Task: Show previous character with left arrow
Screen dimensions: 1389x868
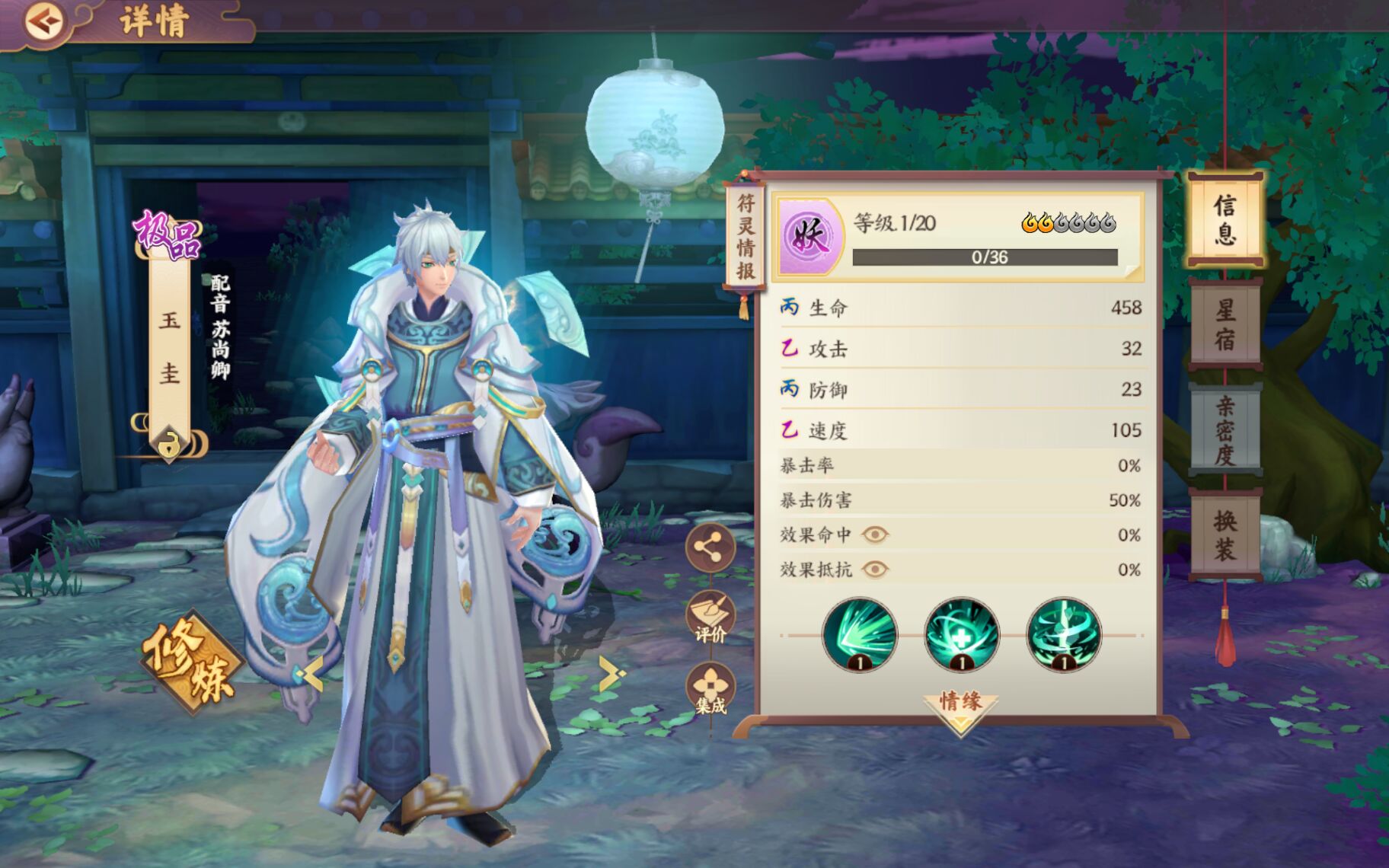Action: coord(311,673)
